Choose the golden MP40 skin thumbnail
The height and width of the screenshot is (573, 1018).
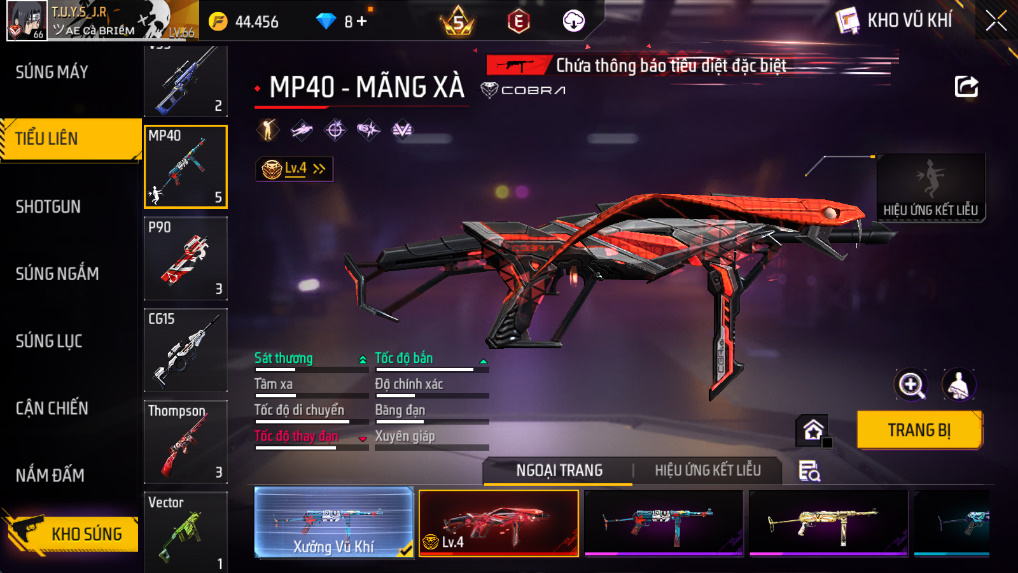(828, 522)
